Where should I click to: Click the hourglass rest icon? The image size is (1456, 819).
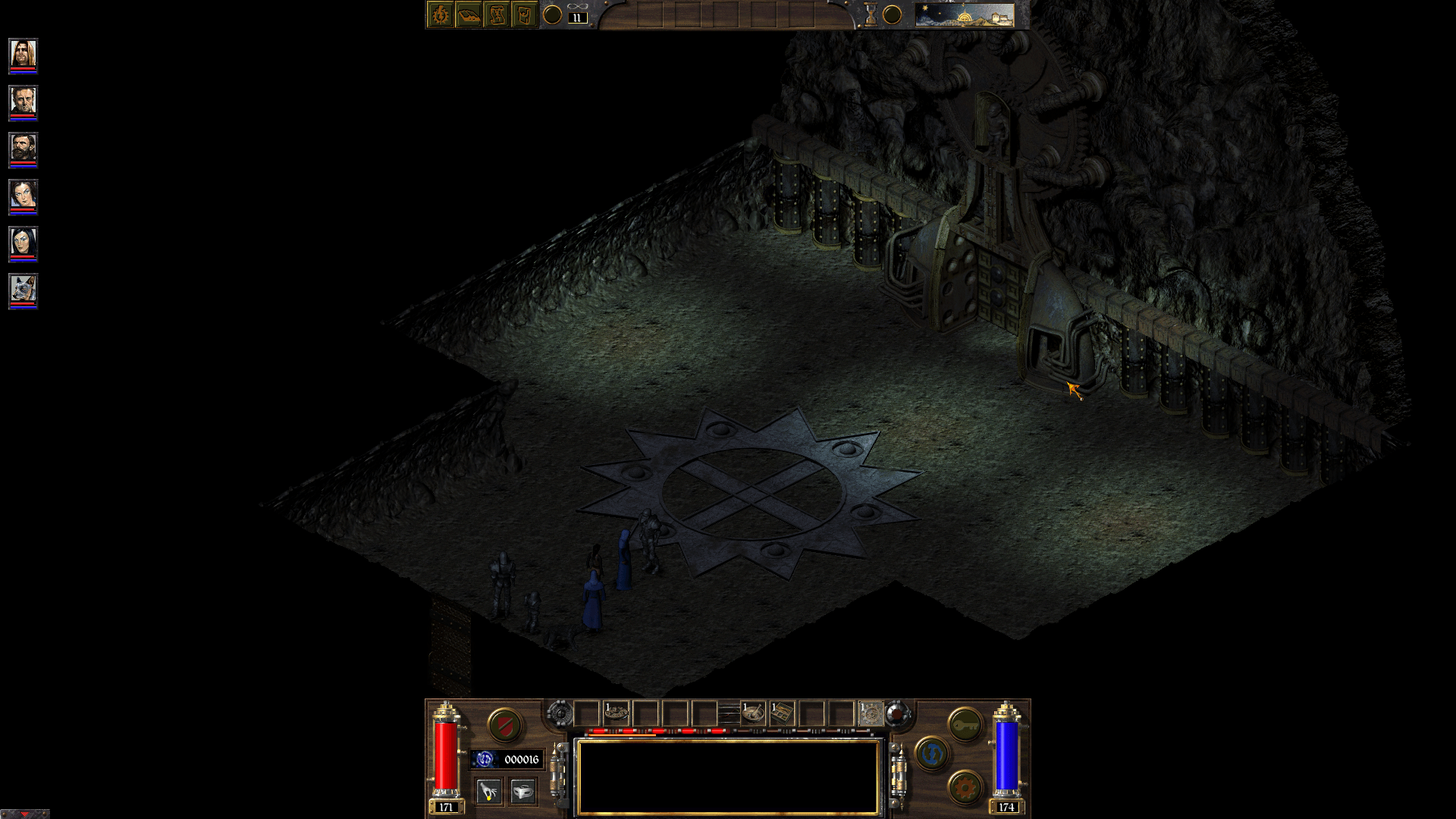tap(871, 14)
